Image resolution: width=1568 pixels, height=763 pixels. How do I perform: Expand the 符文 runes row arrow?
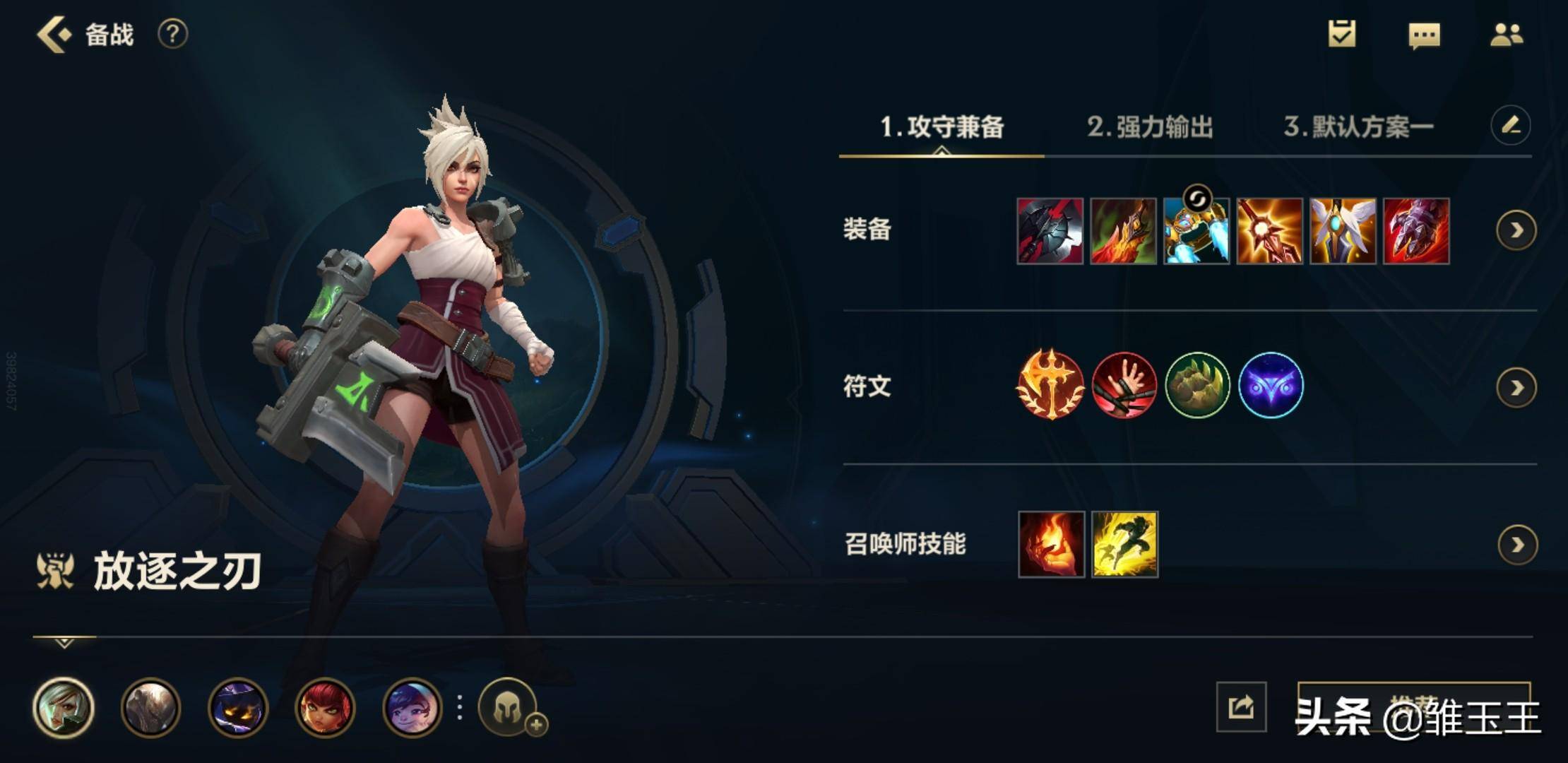point(1516,387)
